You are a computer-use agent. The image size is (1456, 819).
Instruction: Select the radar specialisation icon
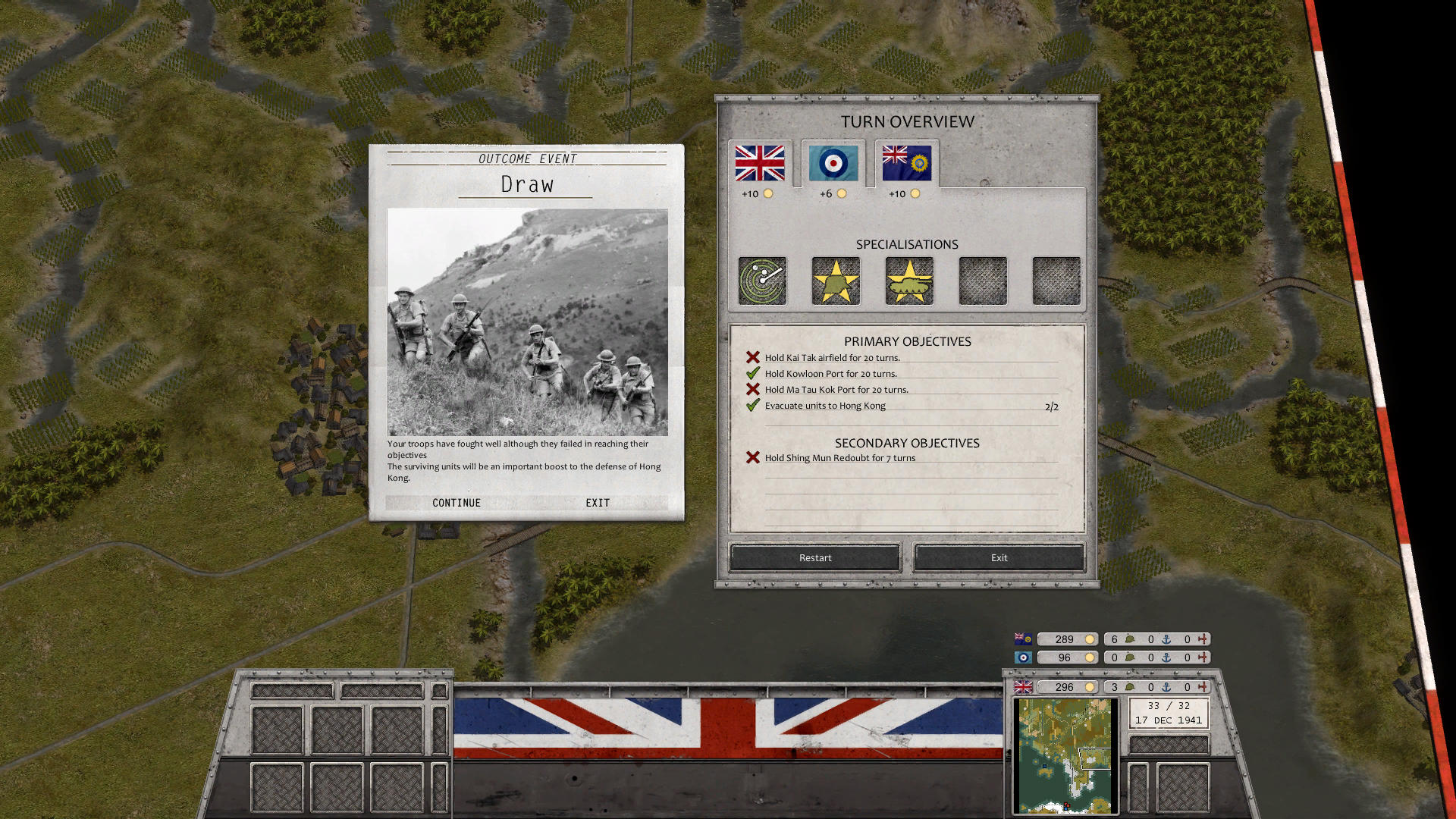pyautogui.click(x=761, y=281)
